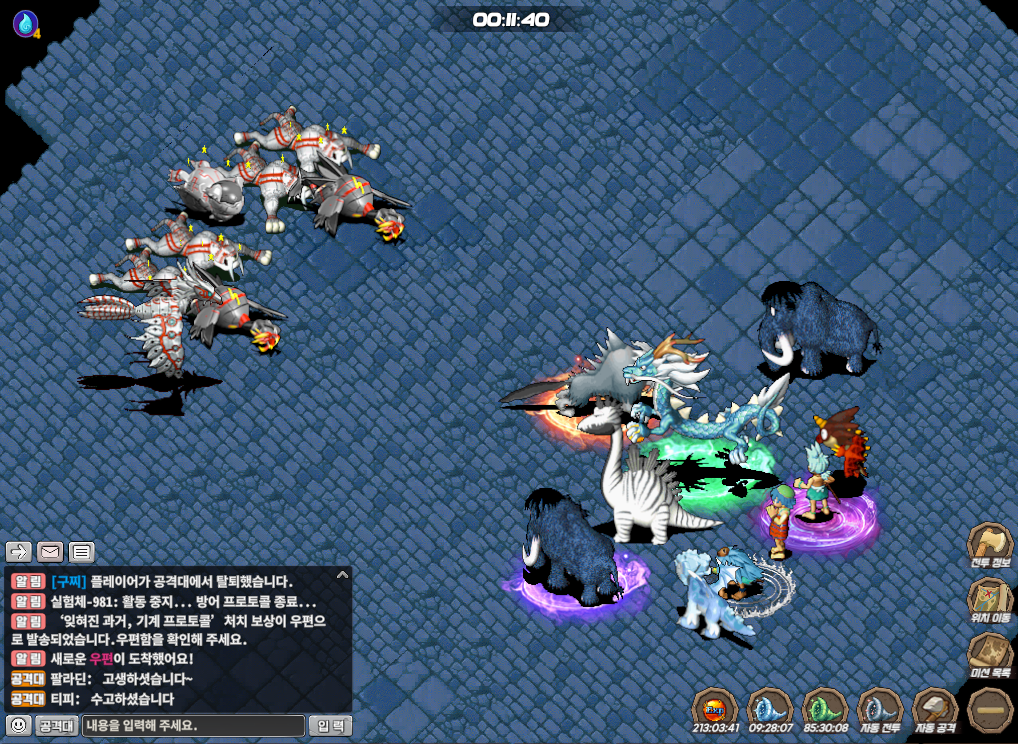Send the message with 입력 button
This screenshot has width=1018, height=744.
point(330,725)
